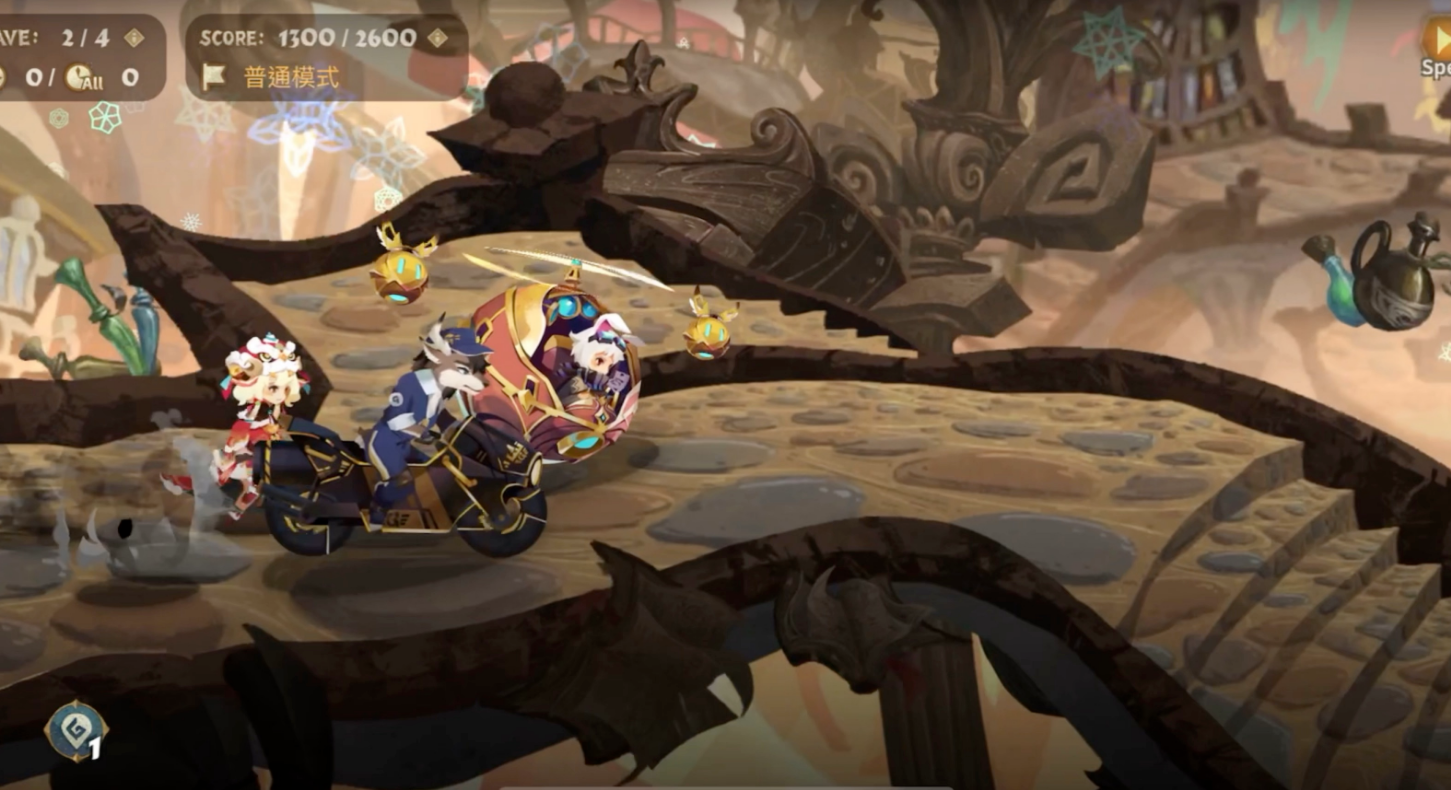Open the wave info diamond icon
Viewport: 1451px width, 790px height.
tap(134, 38)
